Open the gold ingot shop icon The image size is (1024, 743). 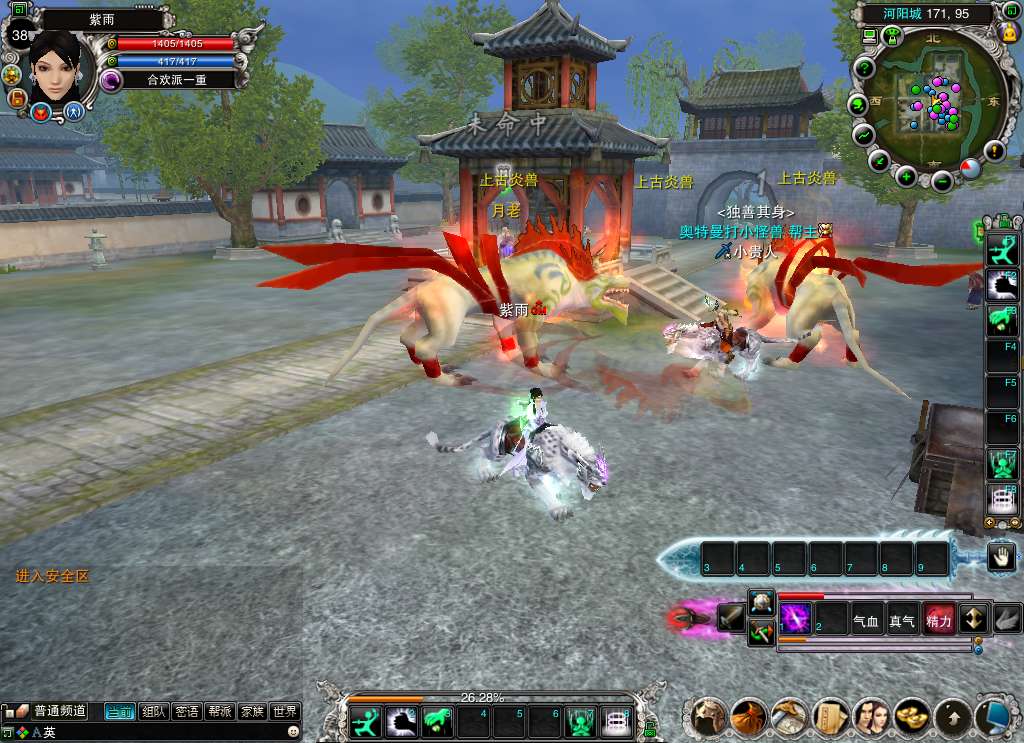point(911,716)
